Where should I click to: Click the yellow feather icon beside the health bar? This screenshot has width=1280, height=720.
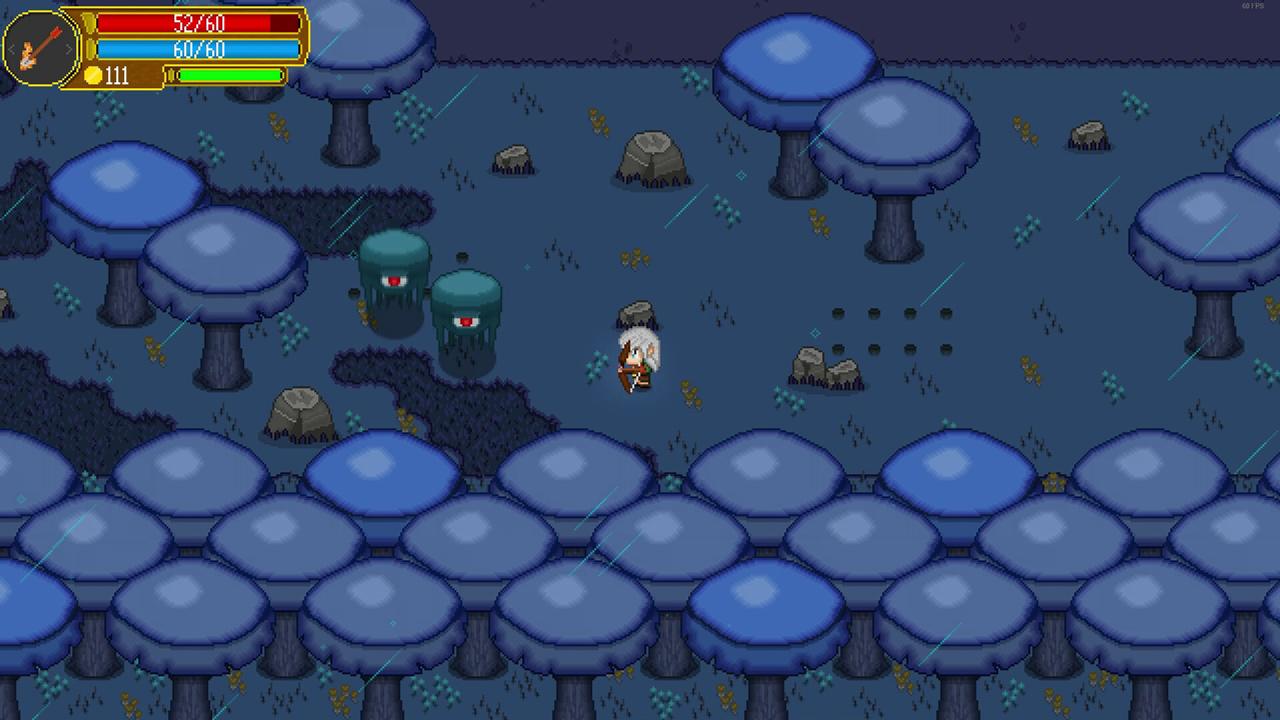tap(90, 23)
